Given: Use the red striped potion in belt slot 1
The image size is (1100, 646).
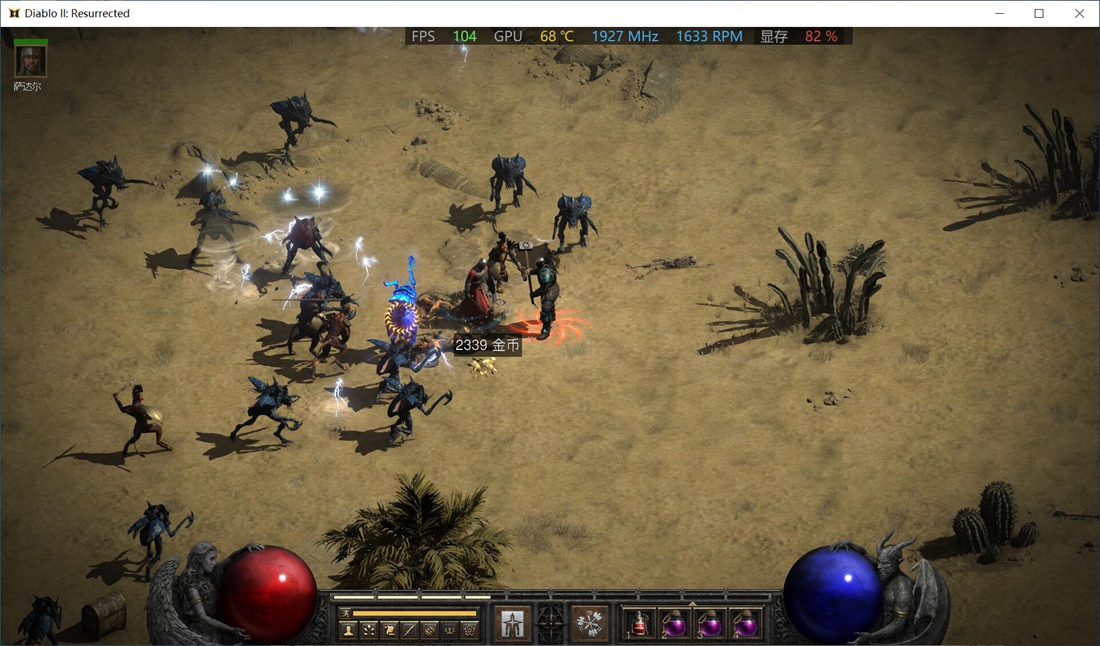Looking at the screenshot, I should click(x=640, y=624).
